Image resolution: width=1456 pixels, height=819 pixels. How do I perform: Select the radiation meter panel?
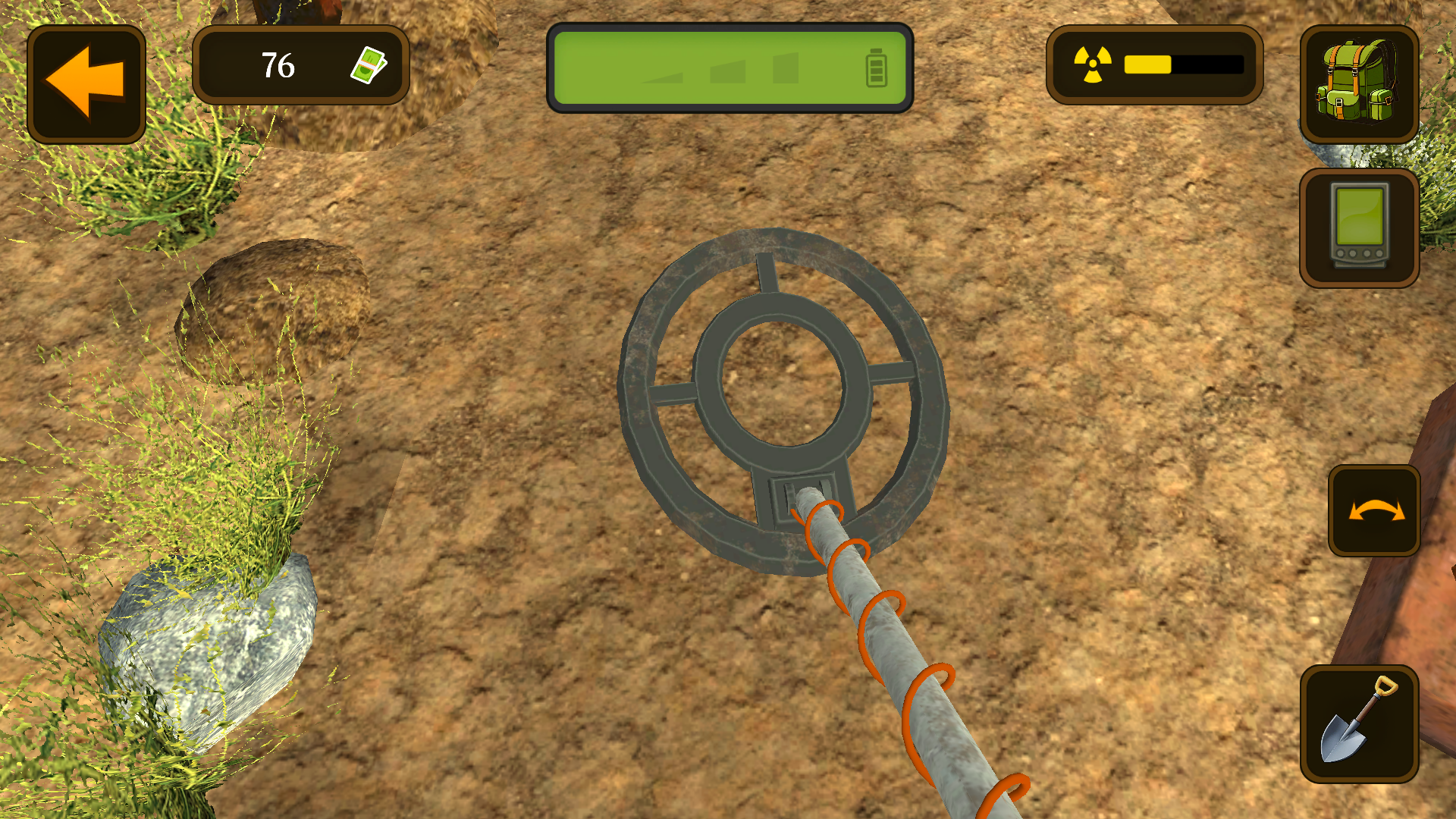click(x=1155, y=64)
